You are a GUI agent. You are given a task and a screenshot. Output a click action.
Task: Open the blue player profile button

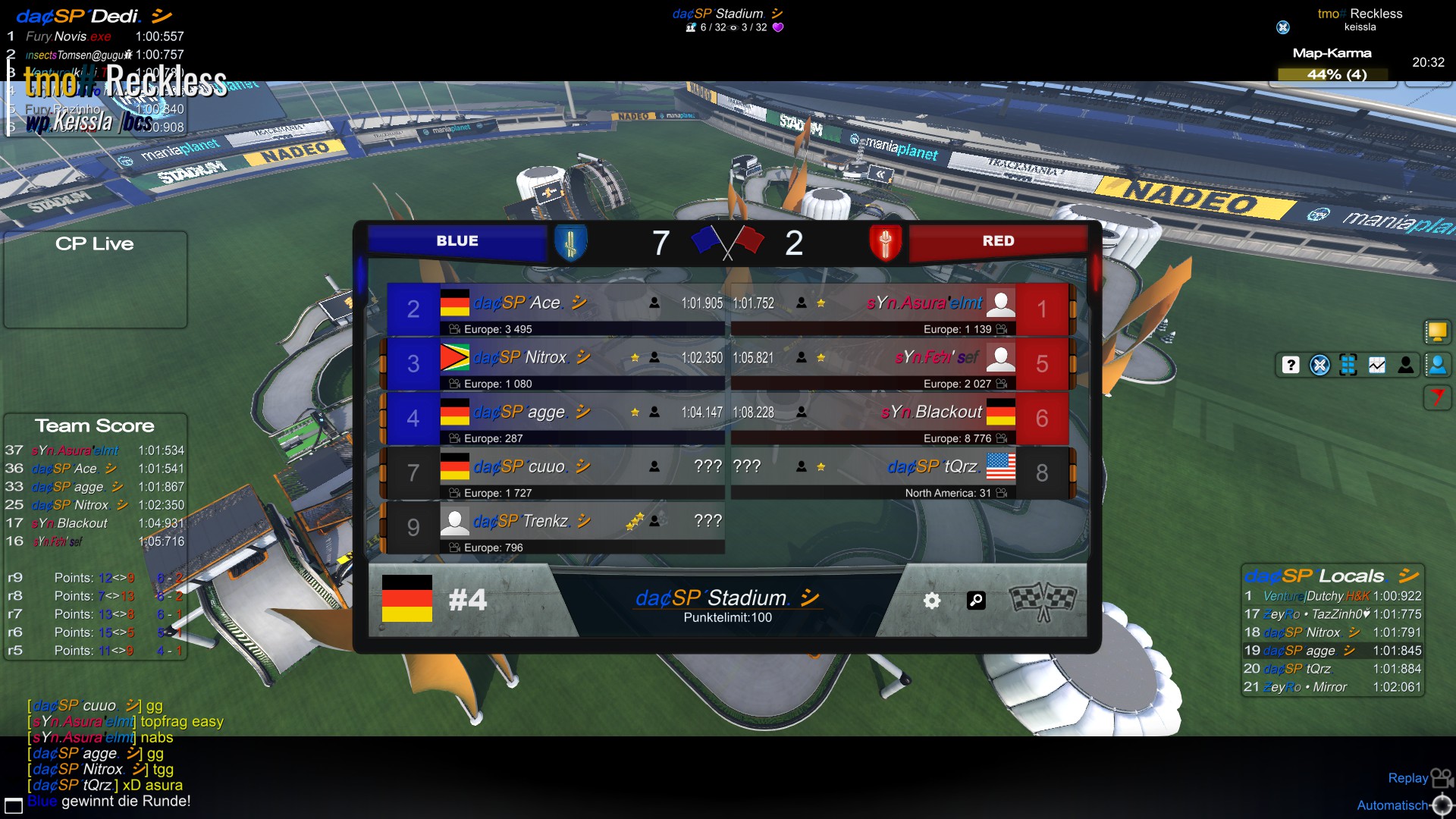pos(1437,366)
